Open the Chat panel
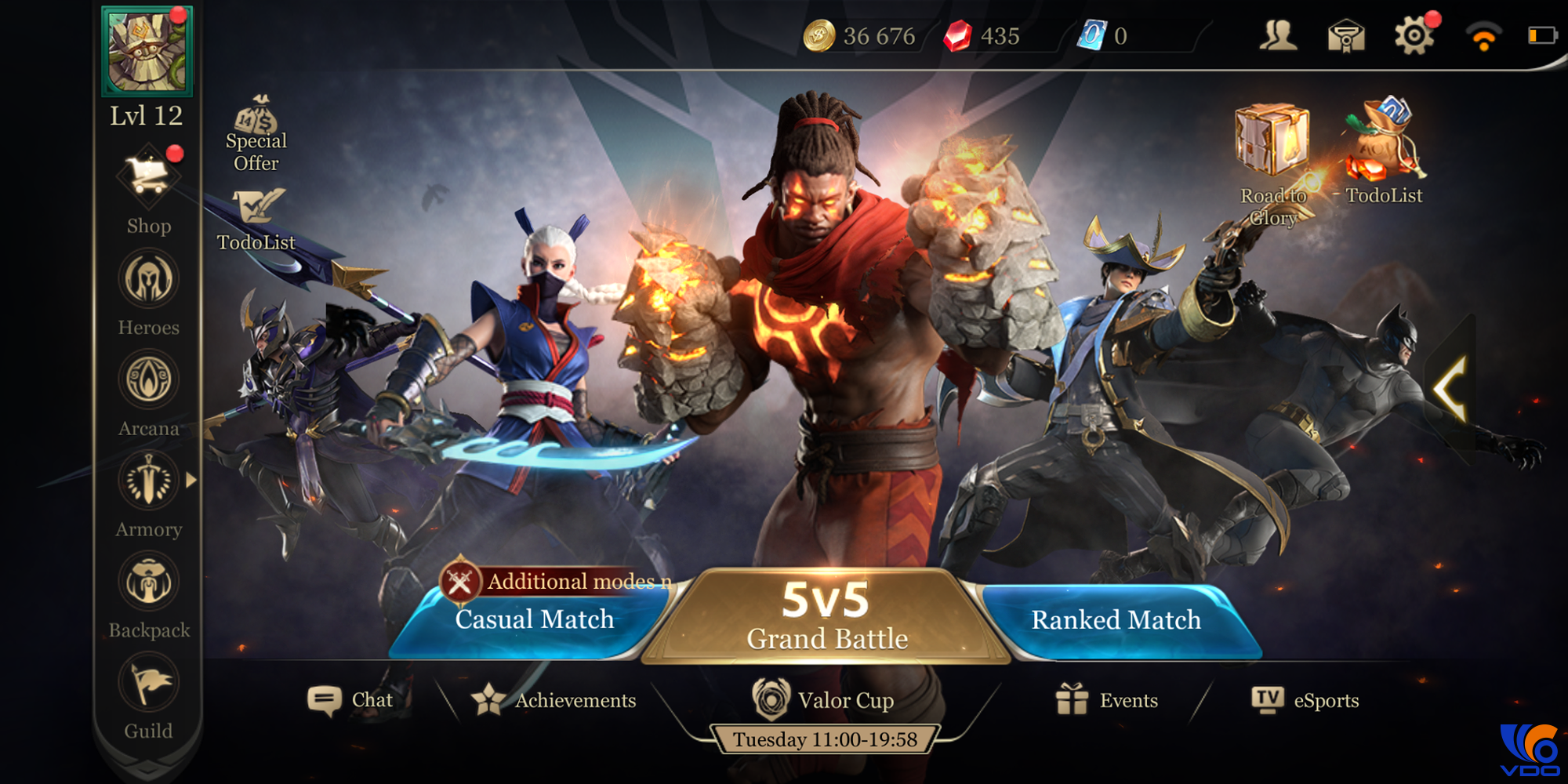This screenshot has height=784, width=1568. click(350, 700)
